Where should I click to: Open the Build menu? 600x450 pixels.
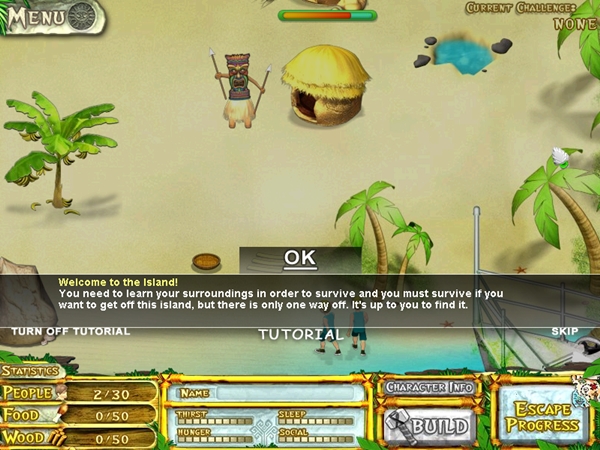coord(429,426)
